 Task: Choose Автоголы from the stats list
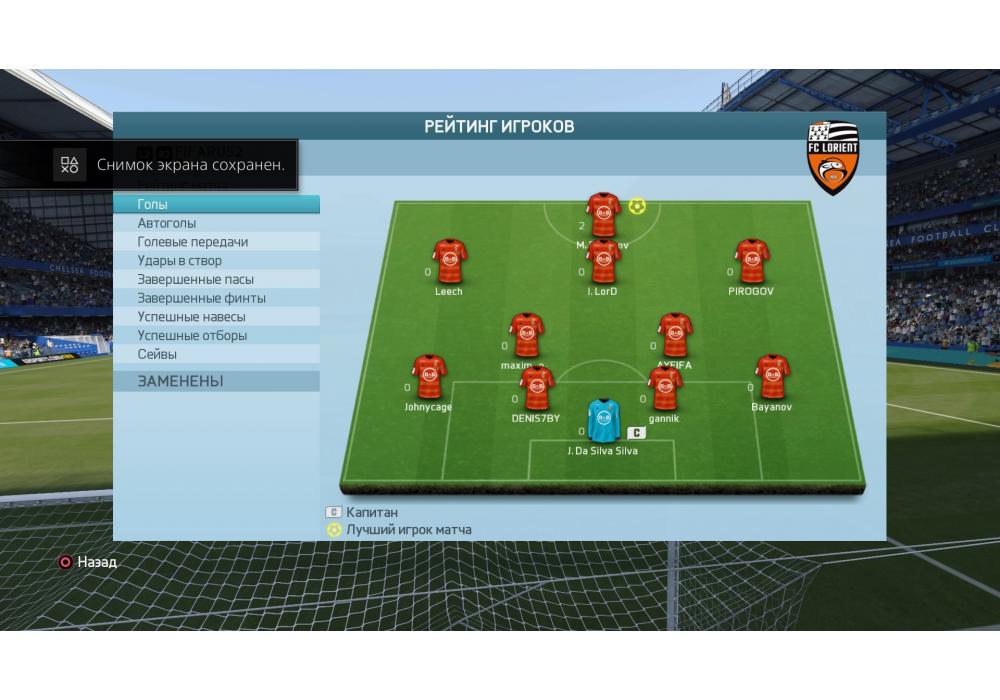(217, 223)
